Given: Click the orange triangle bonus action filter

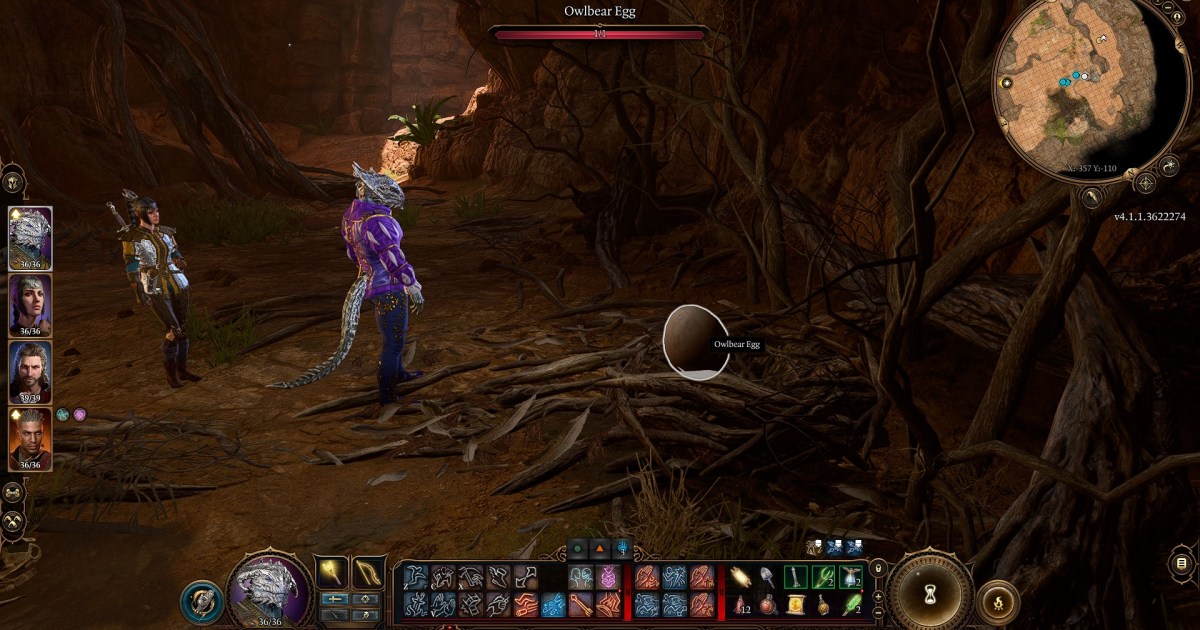Looking at the screenshot, I should point(599,548).
